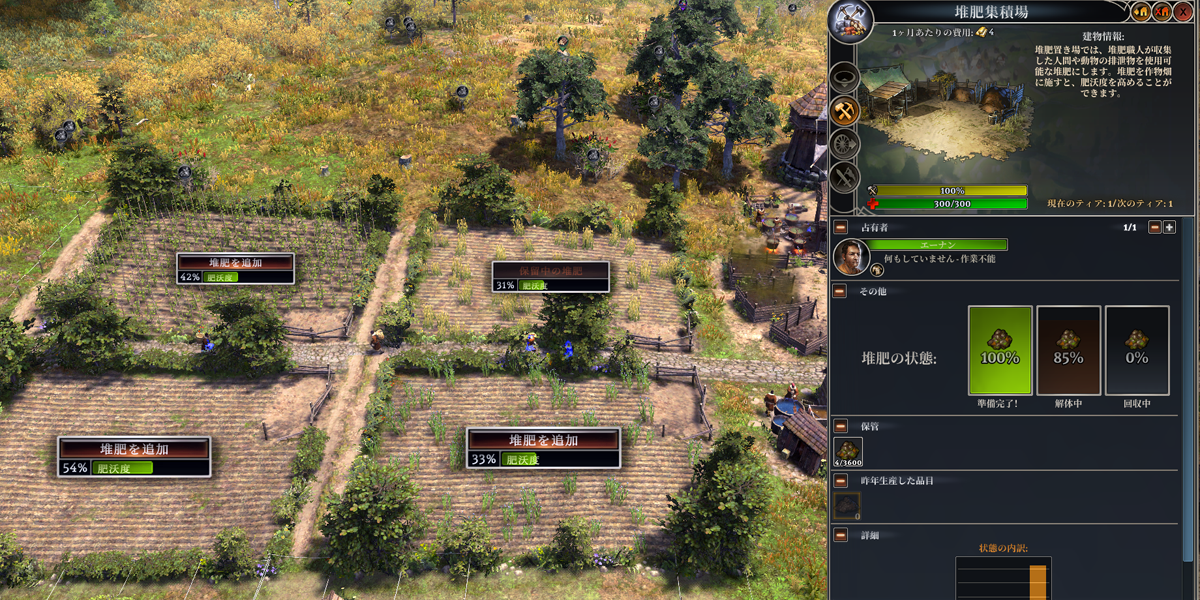This screenshot has width=1200, height=600.
Task: Switch to the hammer tab in the side panel
Action: point(845,110)
